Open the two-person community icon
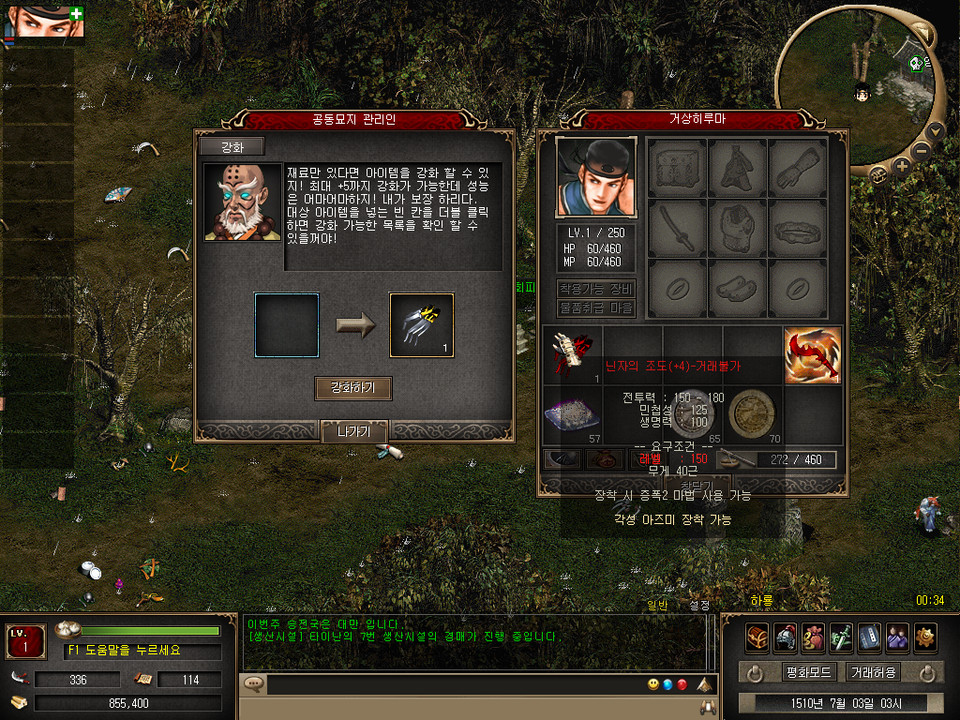The image size is (960, 720). [x=897, y=636]
